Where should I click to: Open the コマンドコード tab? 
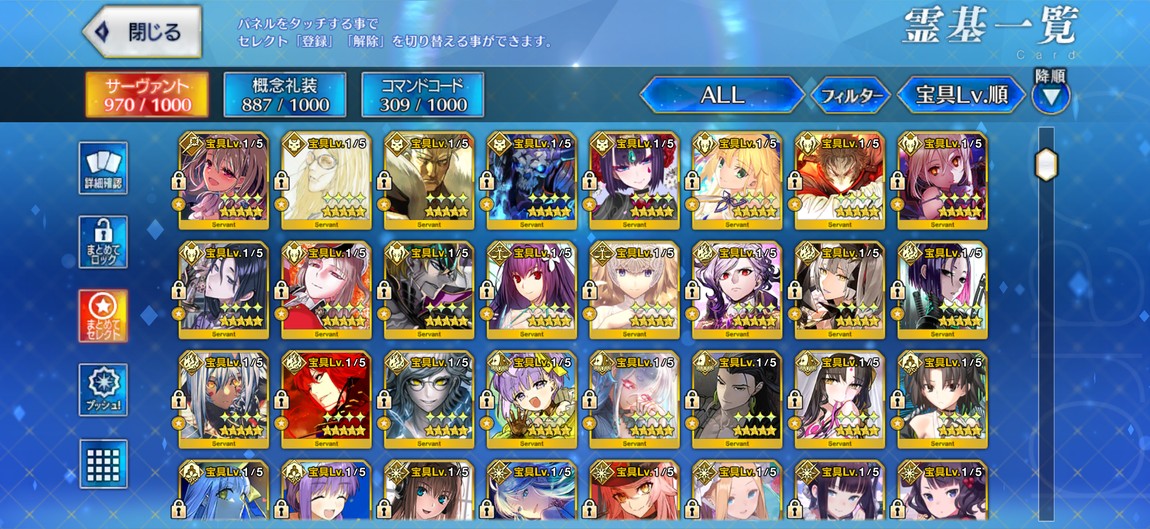coord(422,95)
